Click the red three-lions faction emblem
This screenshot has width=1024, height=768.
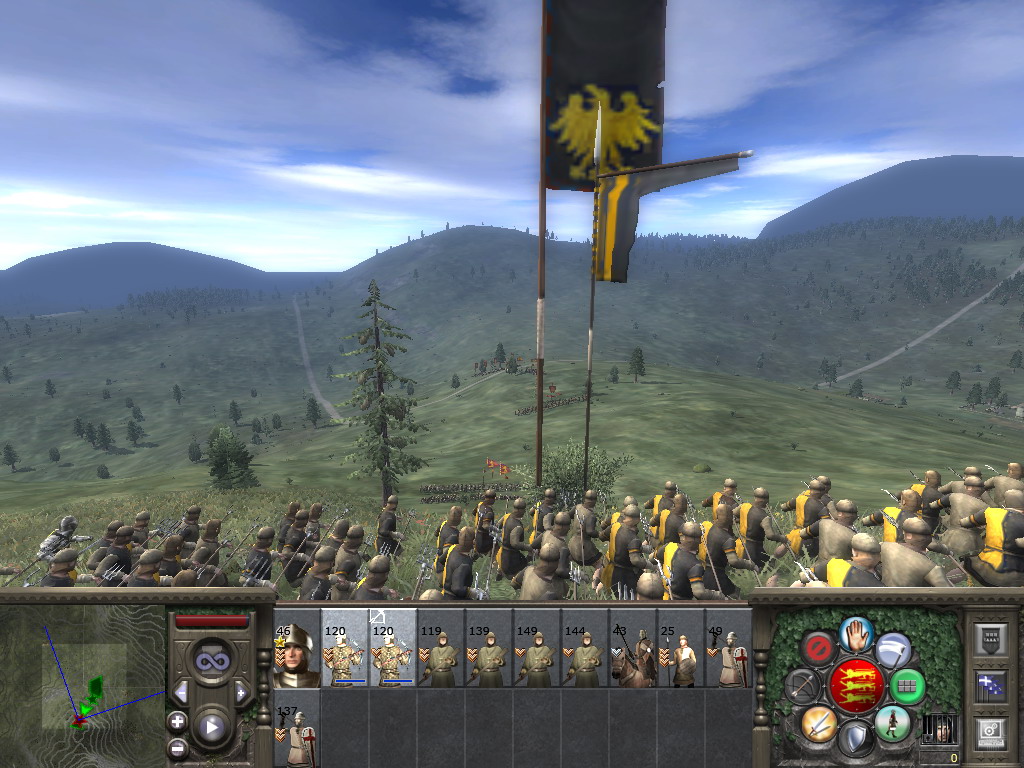(x=856, y=686)
